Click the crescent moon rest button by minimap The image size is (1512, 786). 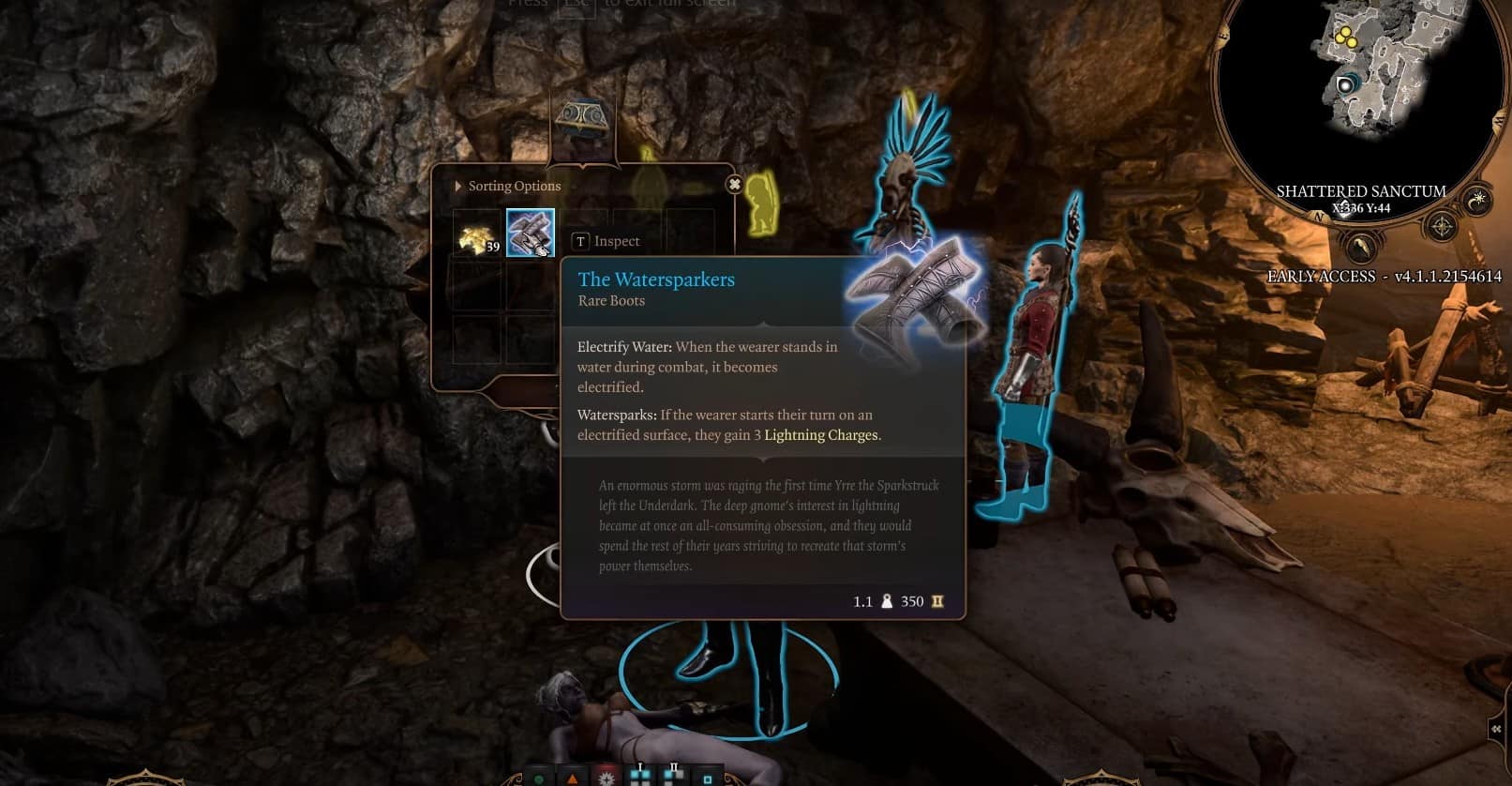pos(1478,200)
